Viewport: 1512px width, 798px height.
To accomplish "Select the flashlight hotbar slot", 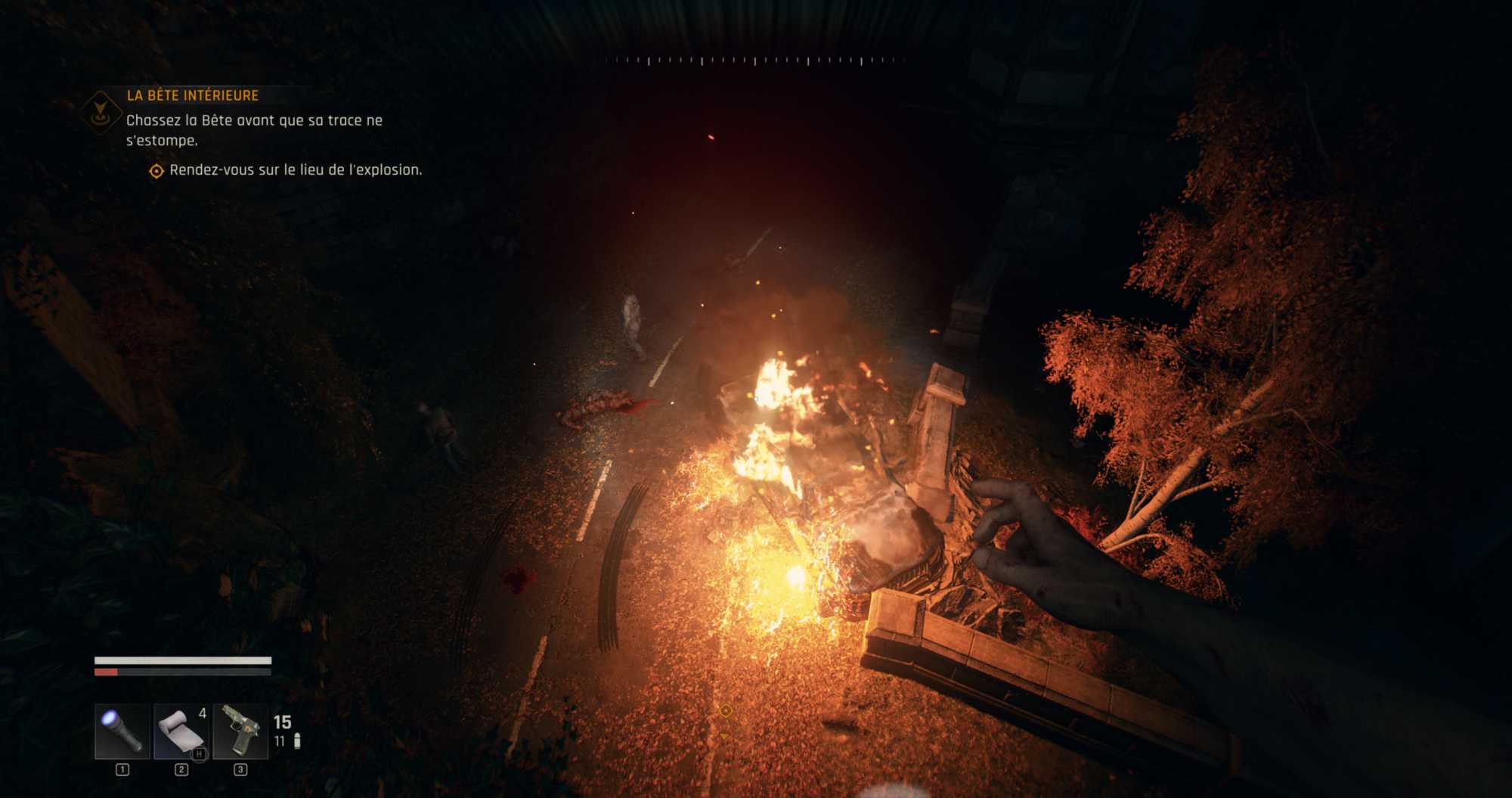I will [122, 731].
